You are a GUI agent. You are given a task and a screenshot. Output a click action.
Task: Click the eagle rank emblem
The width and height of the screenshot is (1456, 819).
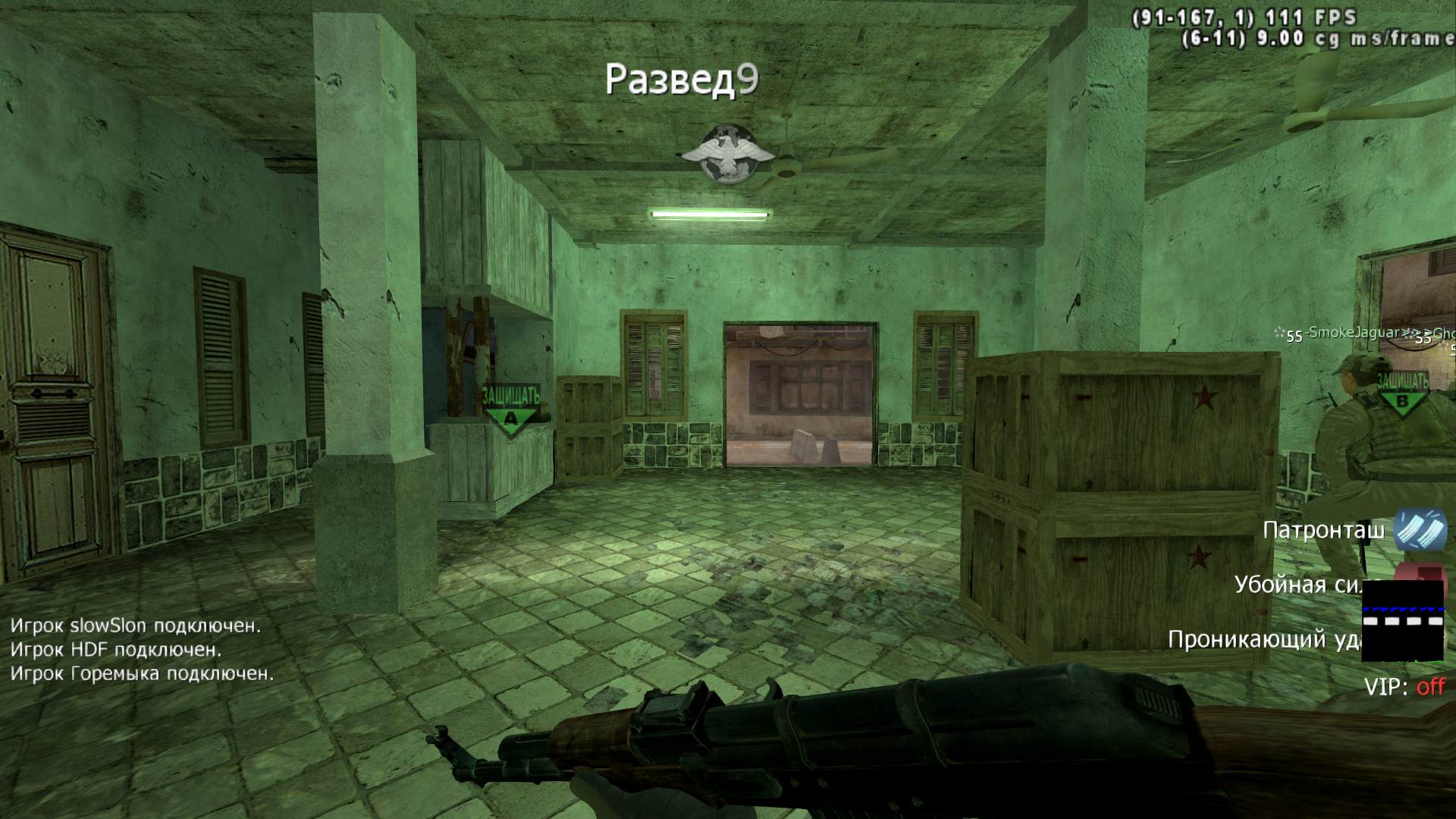pyautogui.click(x=727, y=154)
